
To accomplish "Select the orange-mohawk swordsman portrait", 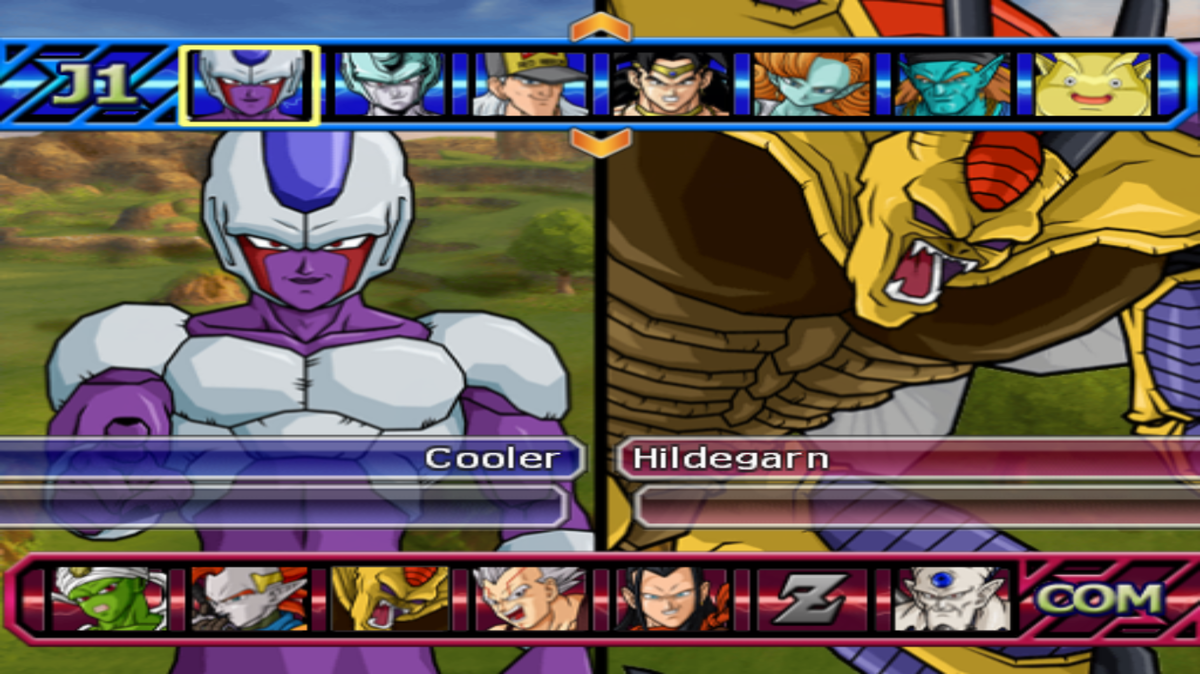I will [249, 599].
